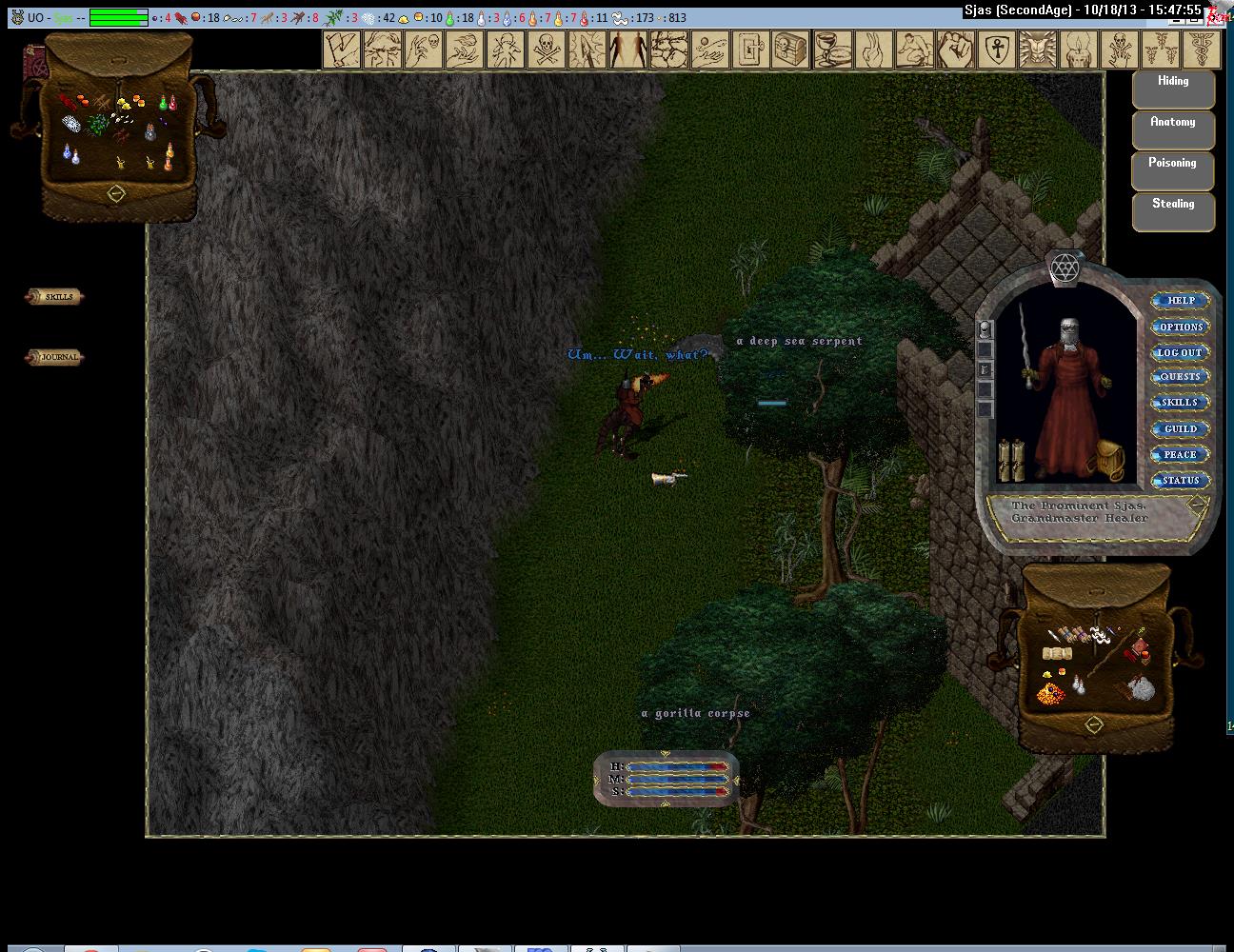Viewport: 1234px width, 952px height.
Task: Click the Log Out button
Action: click(1181, 352)
